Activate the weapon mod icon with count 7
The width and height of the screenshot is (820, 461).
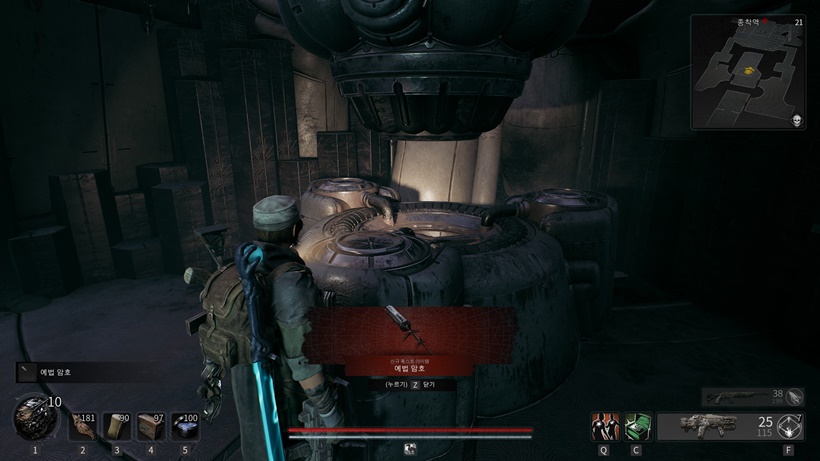click(789, 426)
